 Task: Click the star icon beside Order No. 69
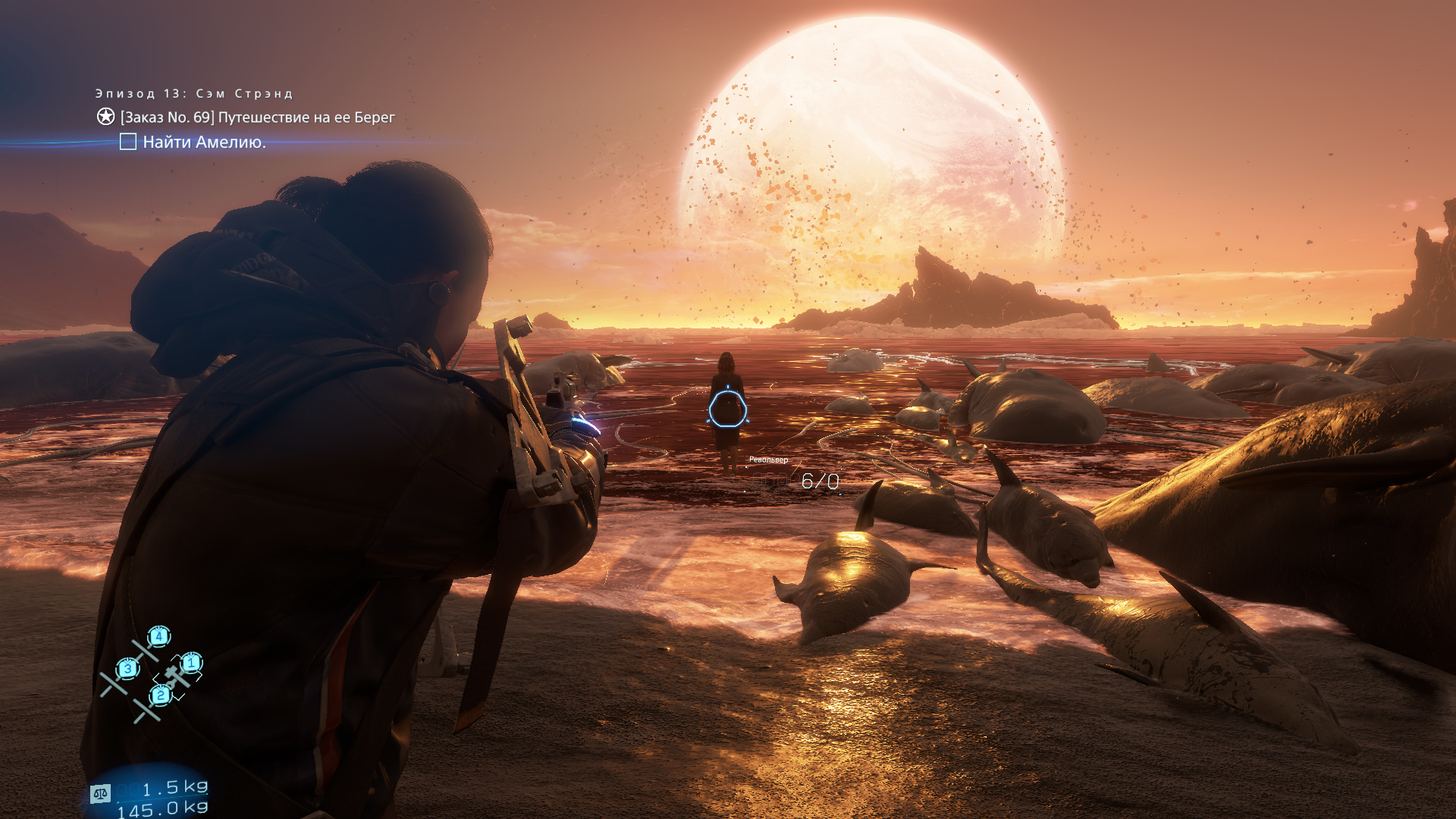coord(105,117)
